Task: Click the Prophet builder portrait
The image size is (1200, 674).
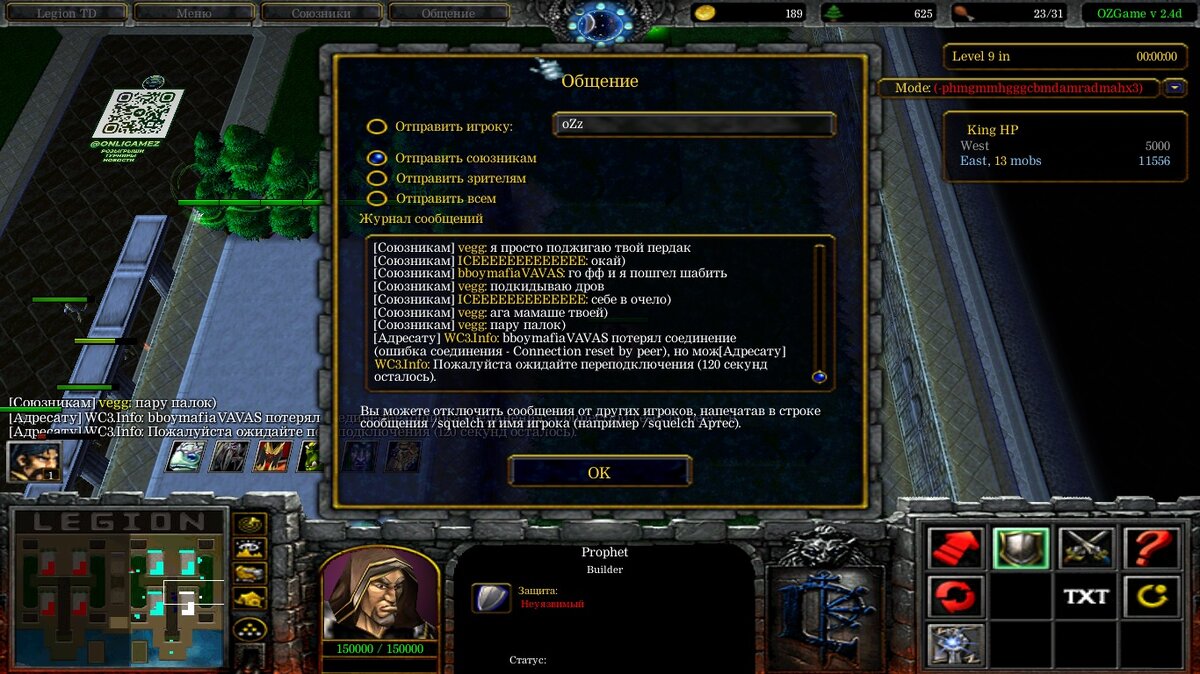Action: pos(380,593)
